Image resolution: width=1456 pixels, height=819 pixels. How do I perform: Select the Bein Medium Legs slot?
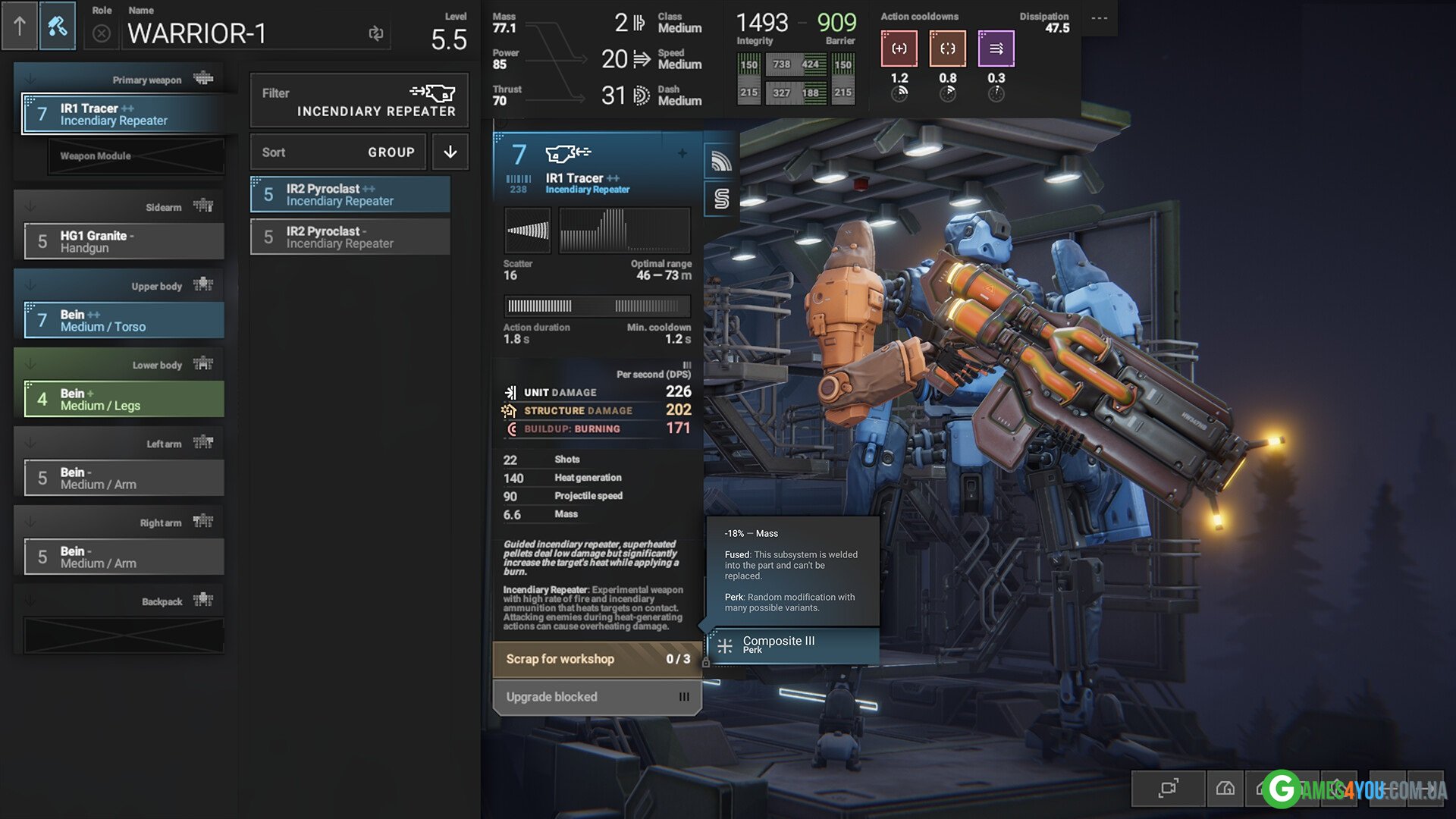[x=124, y=400]
